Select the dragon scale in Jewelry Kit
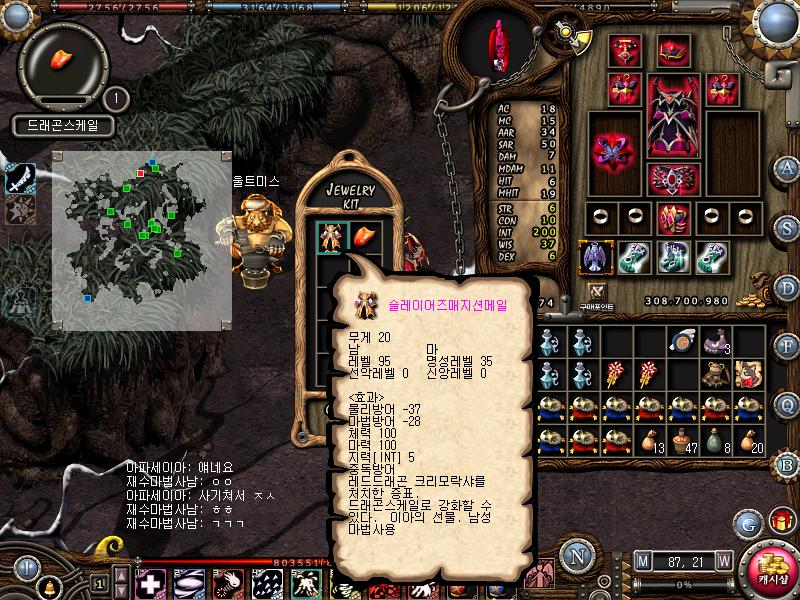Viewport: 800px width, 600px height. (x=362, y=237)
